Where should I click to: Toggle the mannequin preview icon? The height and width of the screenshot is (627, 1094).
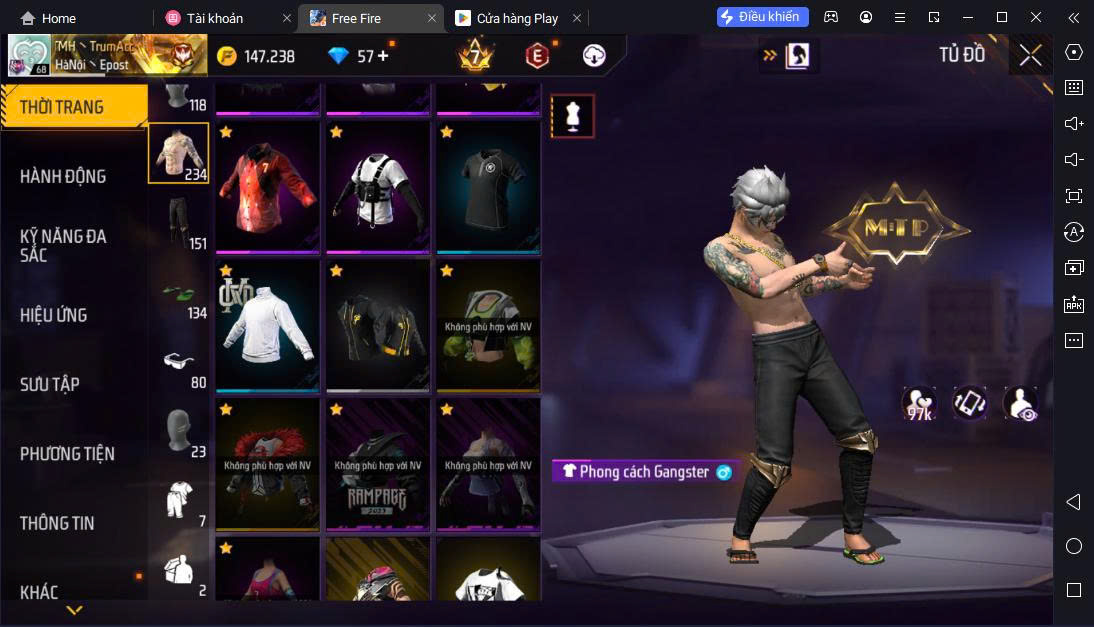point(573,116)
